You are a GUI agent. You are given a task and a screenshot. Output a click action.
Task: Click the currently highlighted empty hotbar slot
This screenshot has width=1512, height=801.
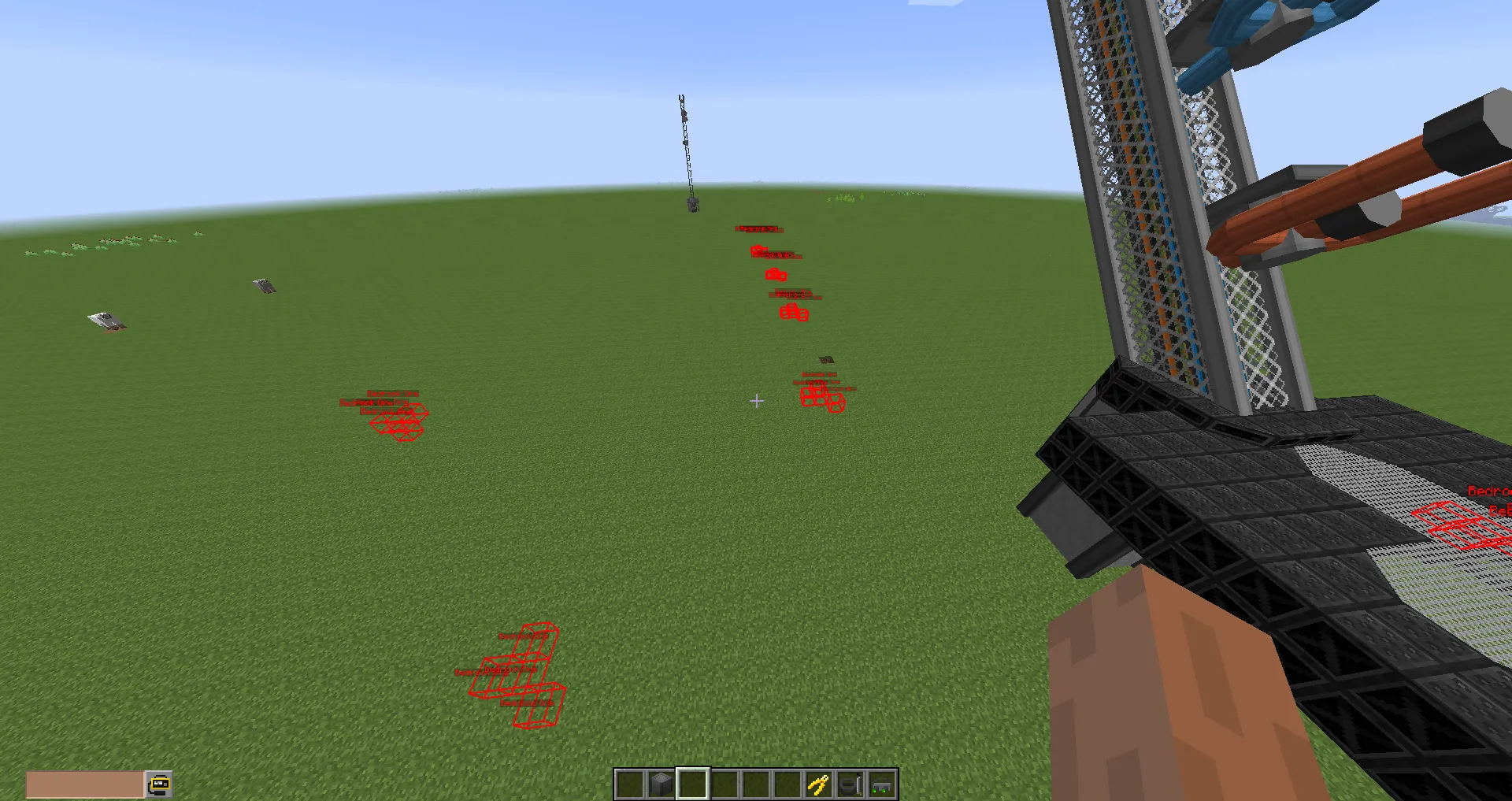(691, 784)
